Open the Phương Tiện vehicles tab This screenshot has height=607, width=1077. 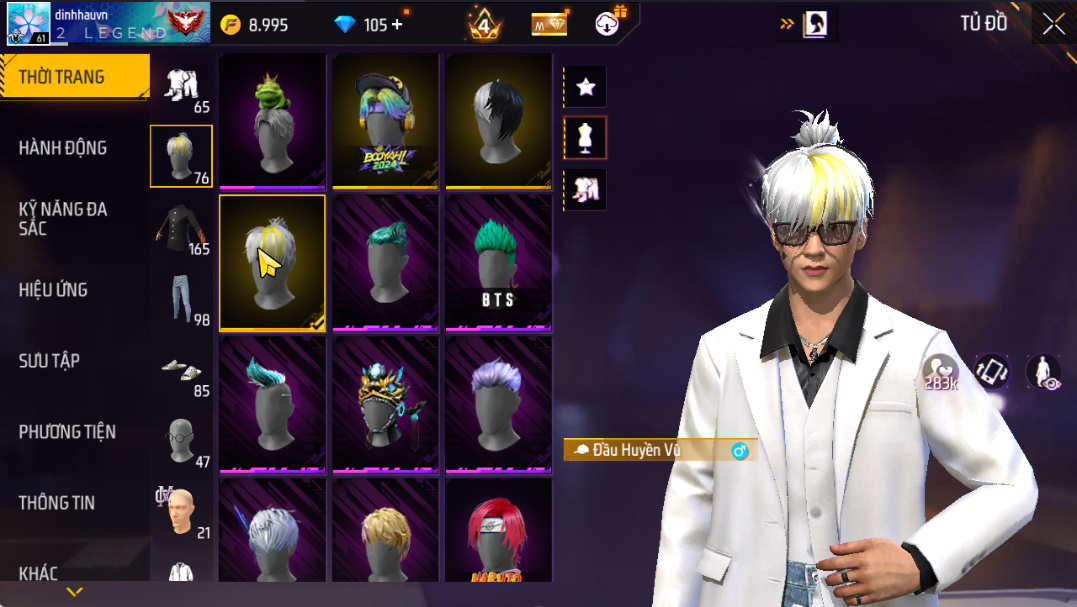(67, 432)
